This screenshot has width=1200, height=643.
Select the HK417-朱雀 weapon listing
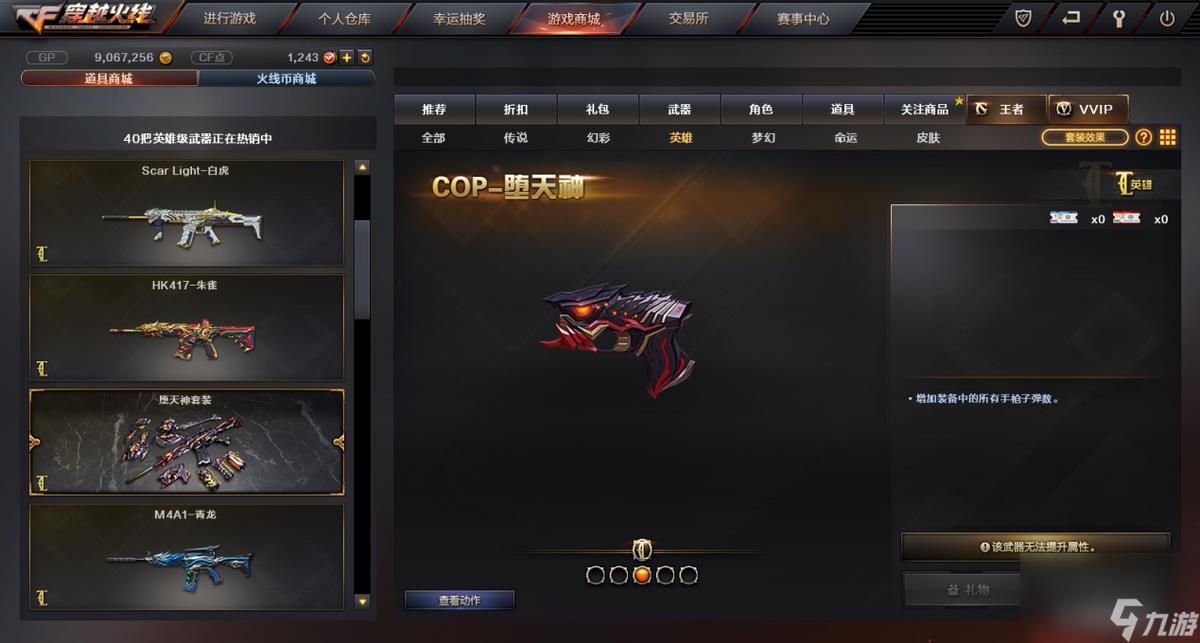click(x=186, y=326)
